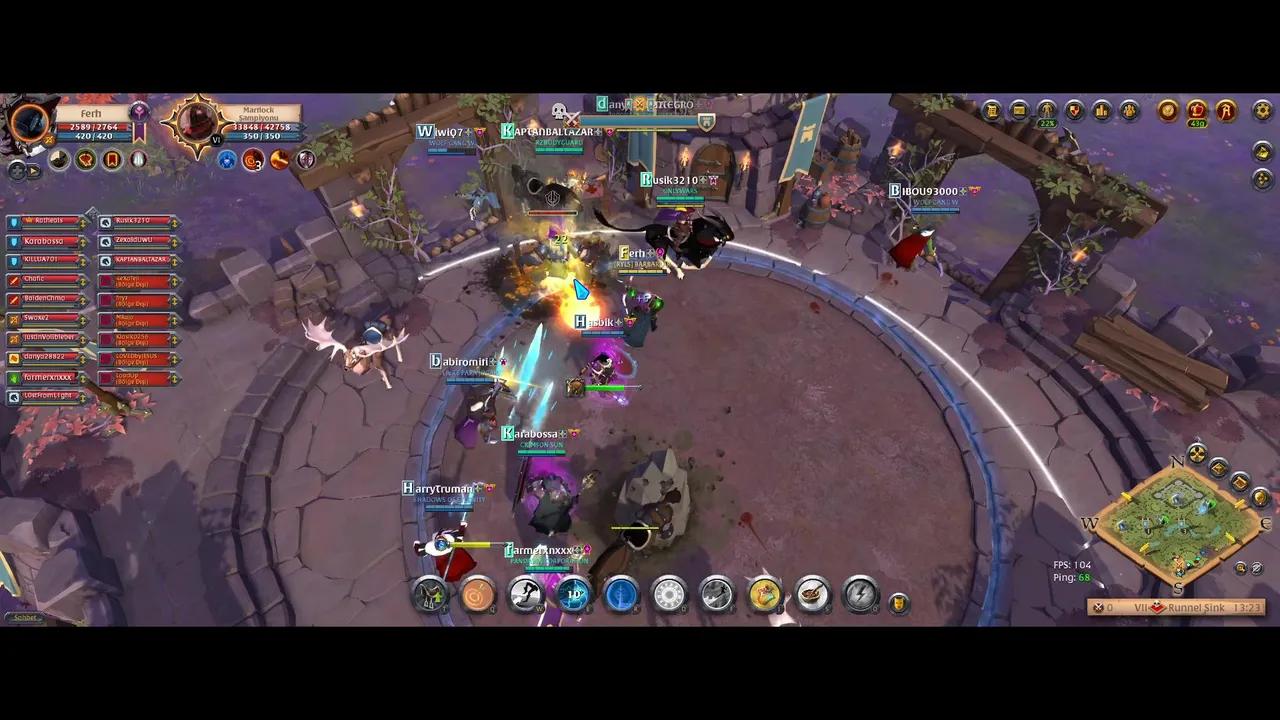This screenshot has height=720, width=1280.
Task: Expand KAPTANBALTAZAR's party list entry
Action: tap(174, 261)
